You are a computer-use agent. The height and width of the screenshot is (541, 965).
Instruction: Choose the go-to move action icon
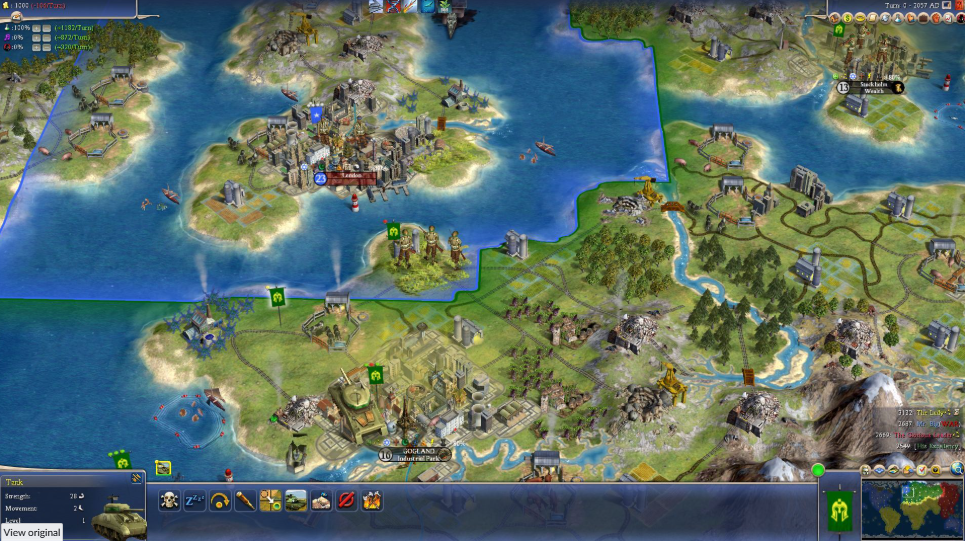point(270,500)
